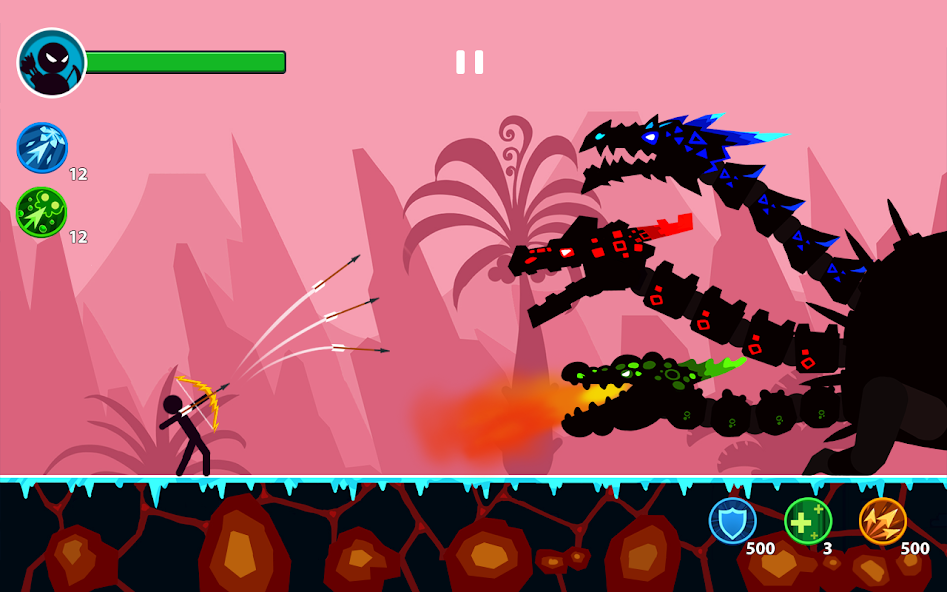
Task: Tap the stickman archer avatar portrait
Action: click(52, 63)
